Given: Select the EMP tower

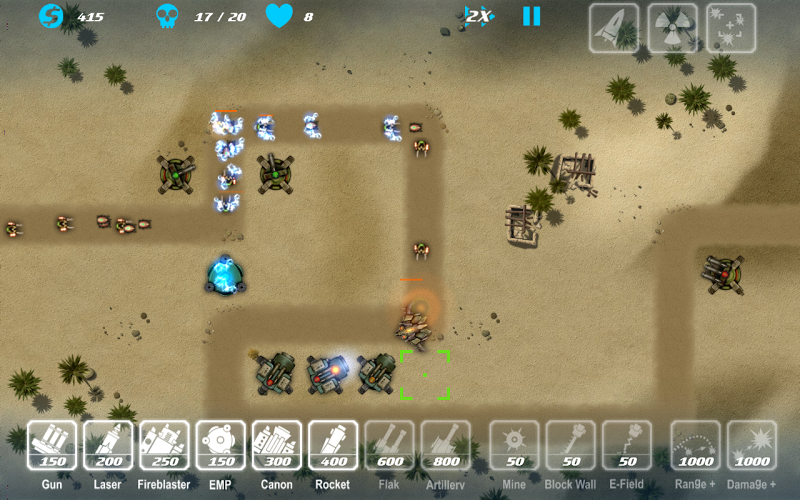Looking at the screenshot, I should pos(221,445).
